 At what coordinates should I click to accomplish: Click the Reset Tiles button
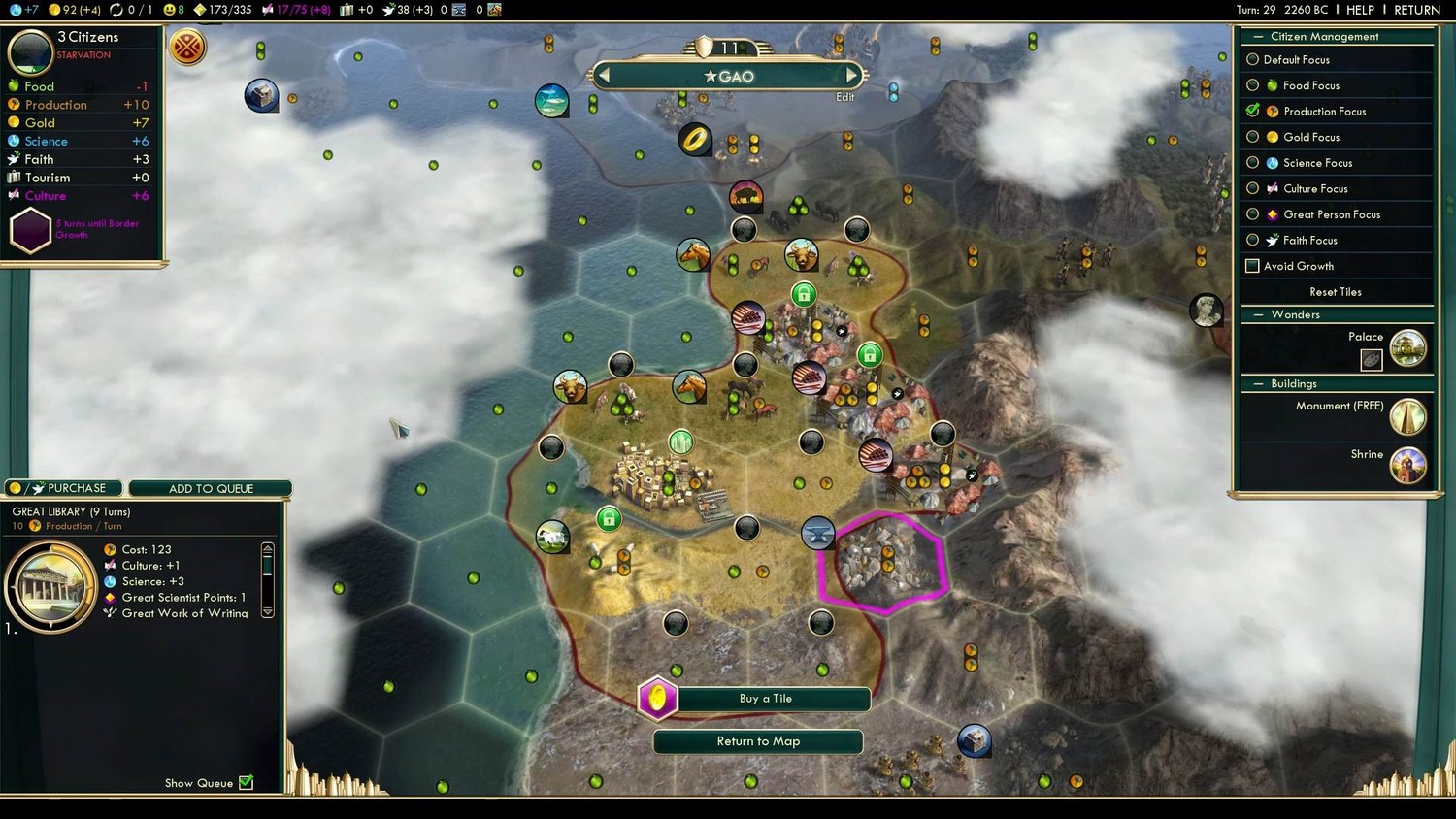[x=1335, y=292]
